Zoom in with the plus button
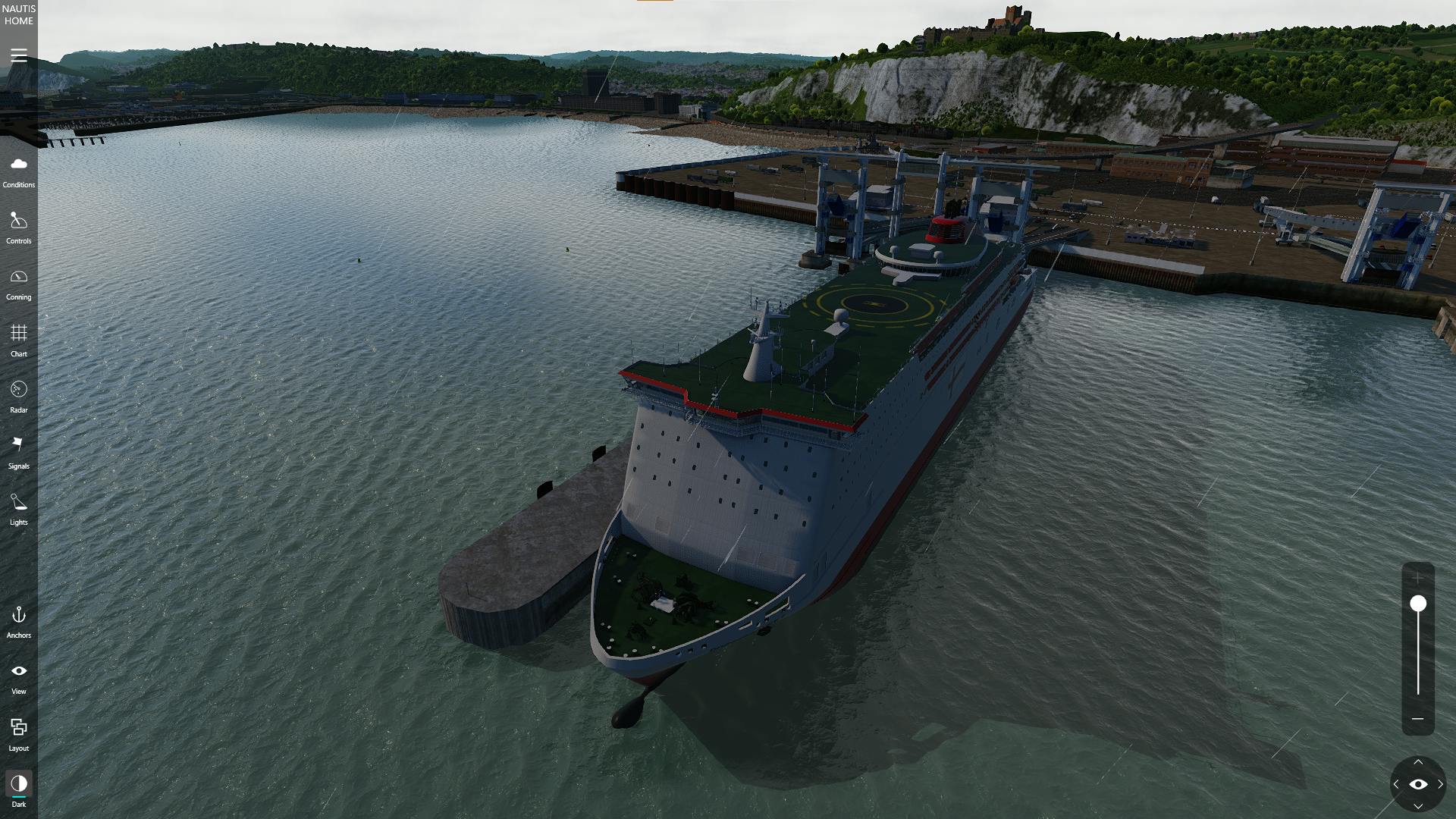Image resolution: width=1456 pixels, height=819 pixels. pyautogui.click(x=1417, y=578)
